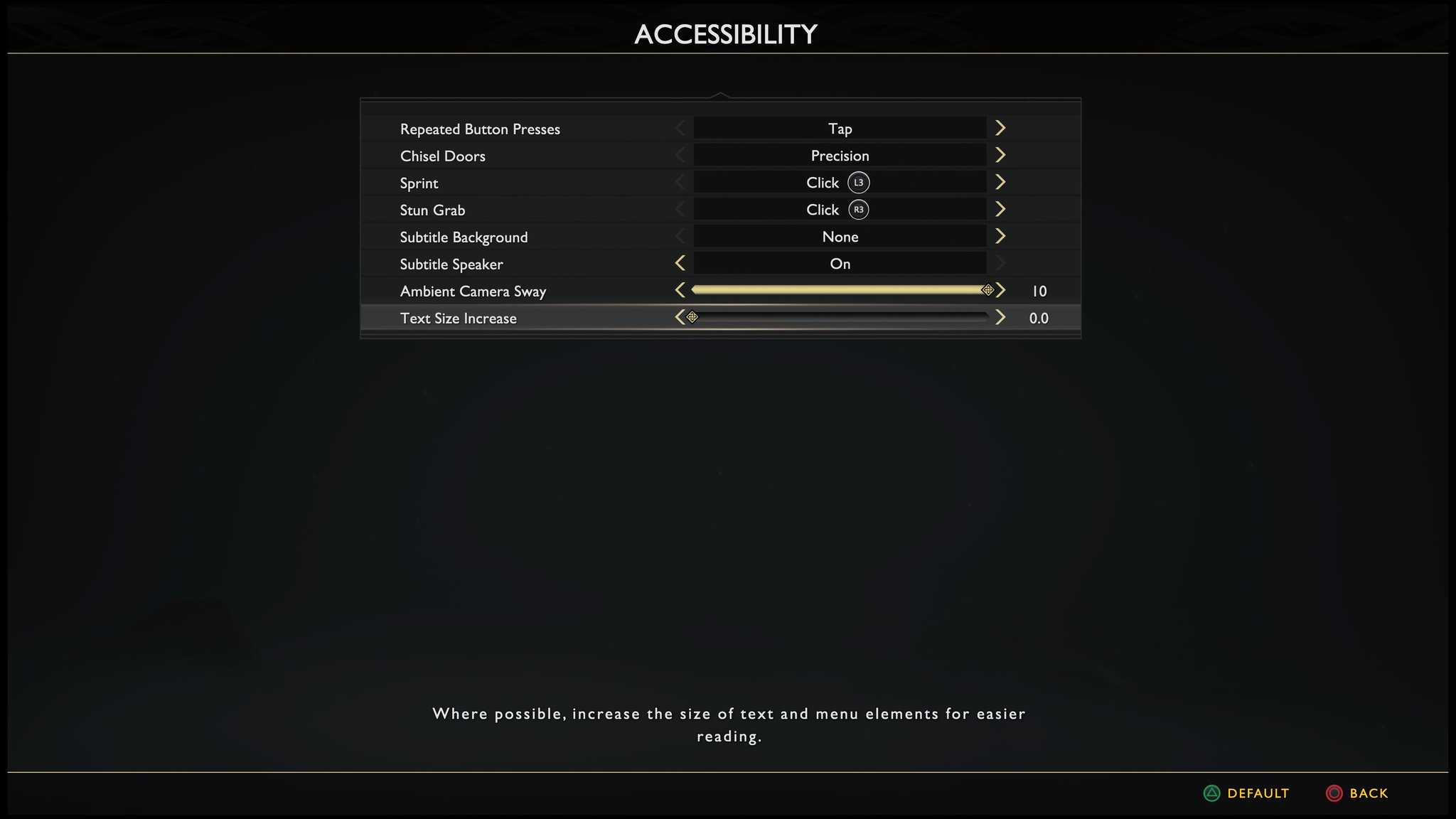Image resolution: width=1456 pixels, height=819 pixels.
Task: Raise Text Size Increase with right arrow
Action: point(1000,317)
